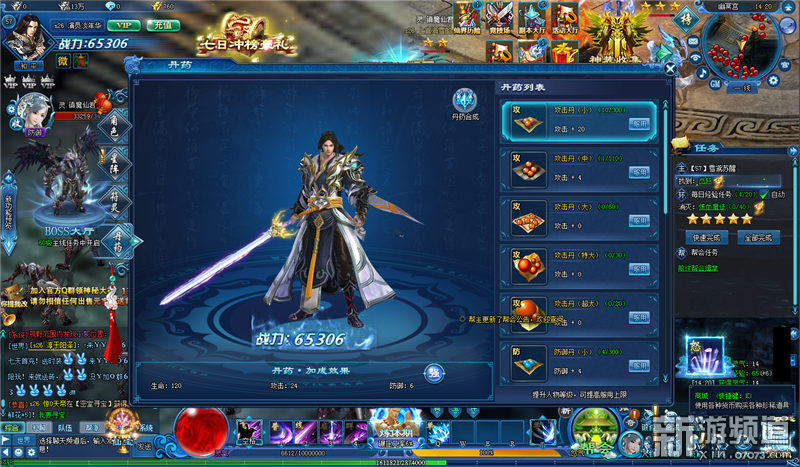Select the 综合 general chat tab

pos(12,427)
